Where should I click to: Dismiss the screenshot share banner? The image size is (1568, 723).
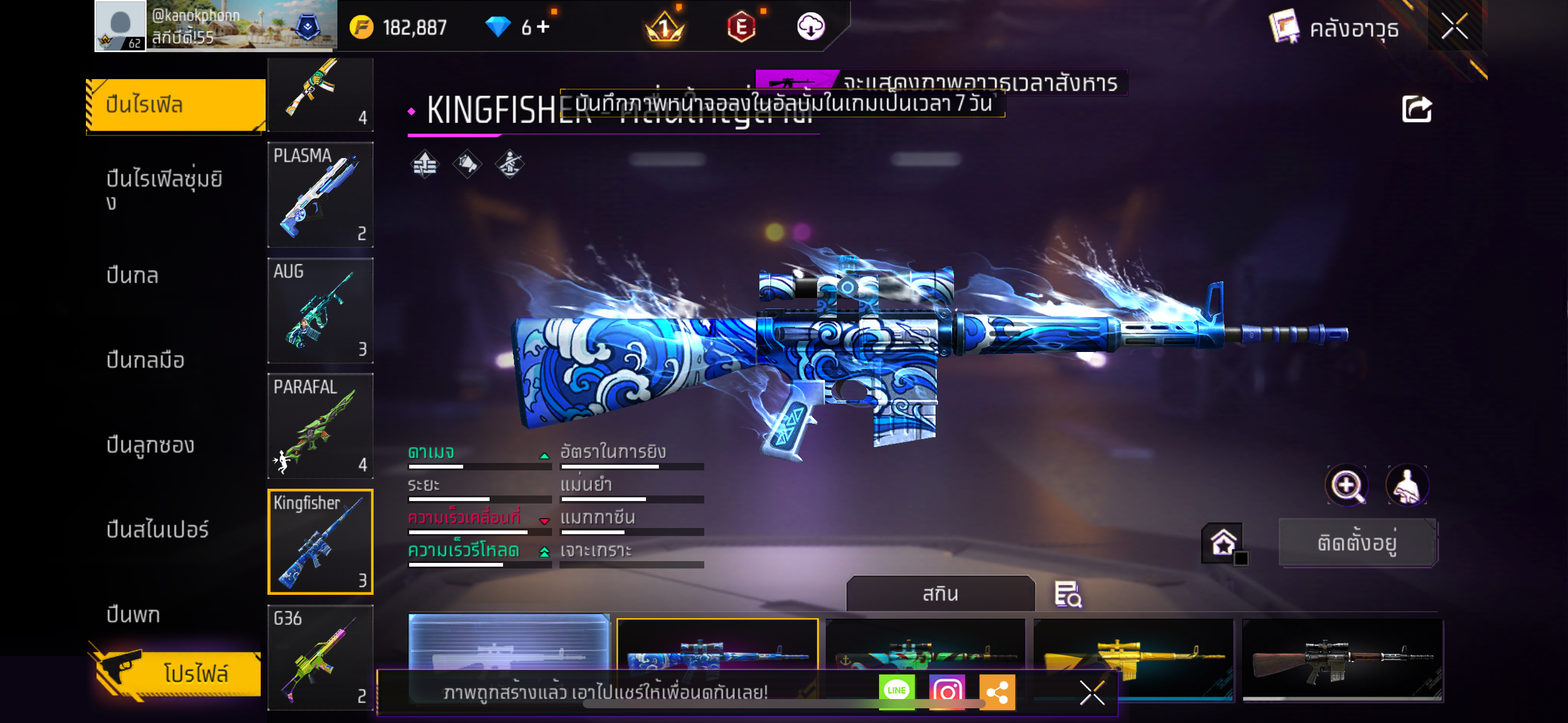[x=1092, y=693]
